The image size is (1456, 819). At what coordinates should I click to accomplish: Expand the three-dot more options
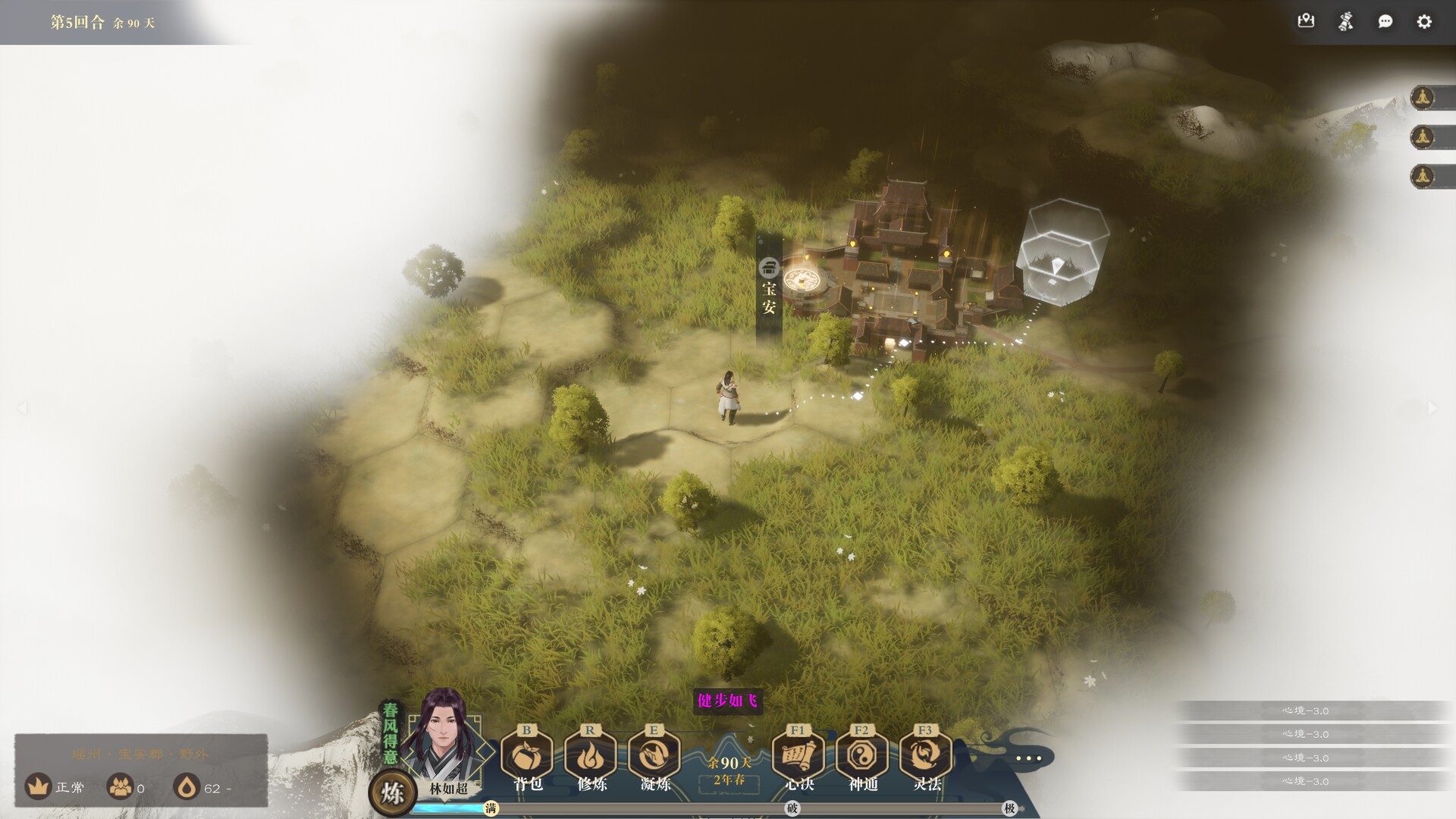pyautogui.click(x=1028, y=758)
